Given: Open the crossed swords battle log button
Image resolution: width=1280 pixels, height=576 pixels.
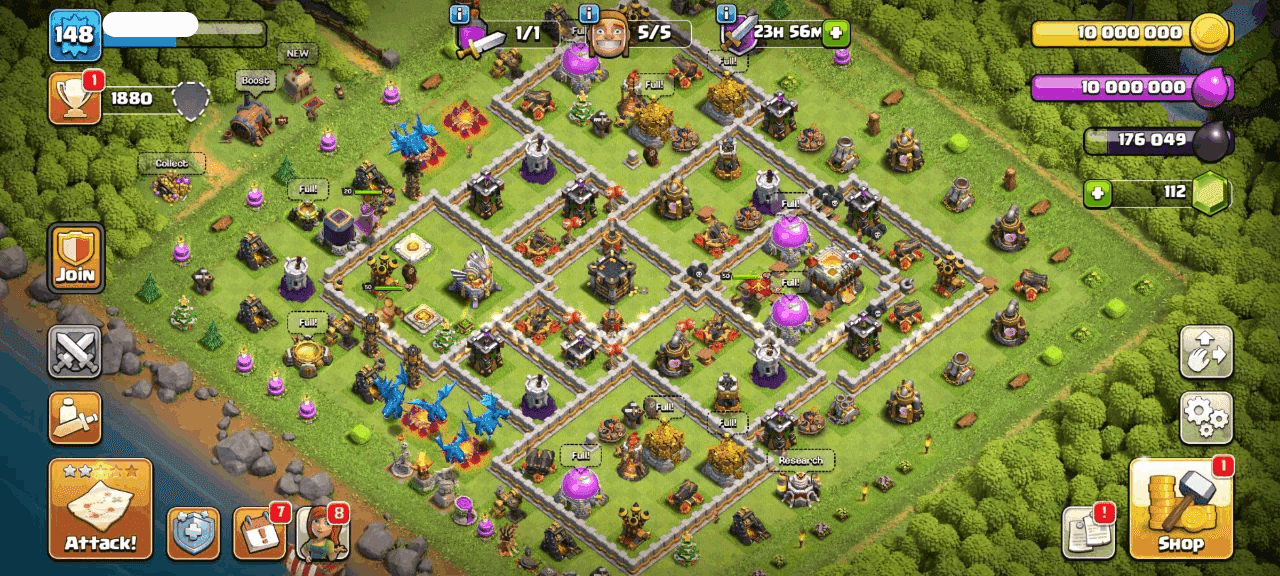Looking at the screenshot, I should click(x=75, y=351).
